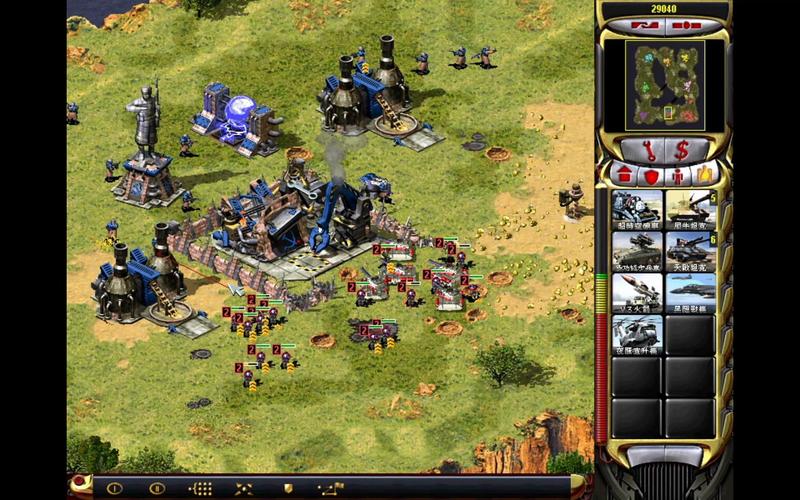
Task: Build the transport helicopter unit
Action: (637, 334)
